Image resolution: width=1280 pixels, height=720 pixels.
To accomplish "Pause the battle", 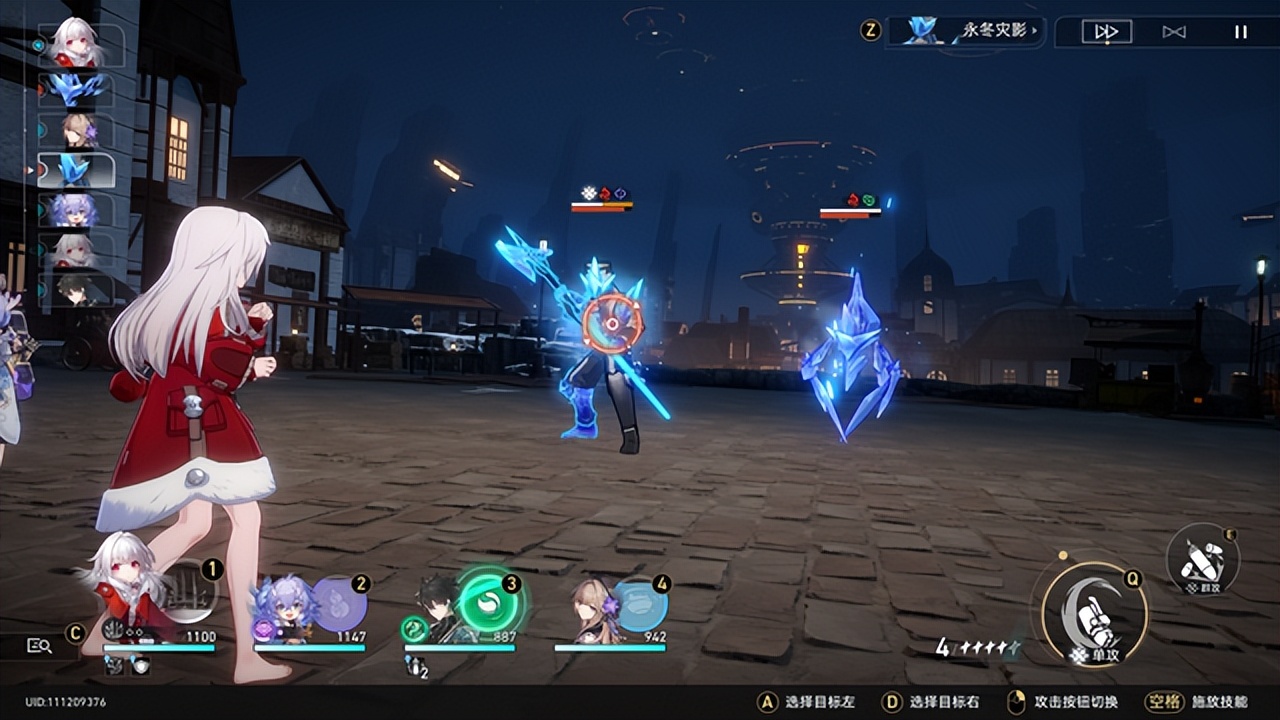I will [x=1240, y=32].
